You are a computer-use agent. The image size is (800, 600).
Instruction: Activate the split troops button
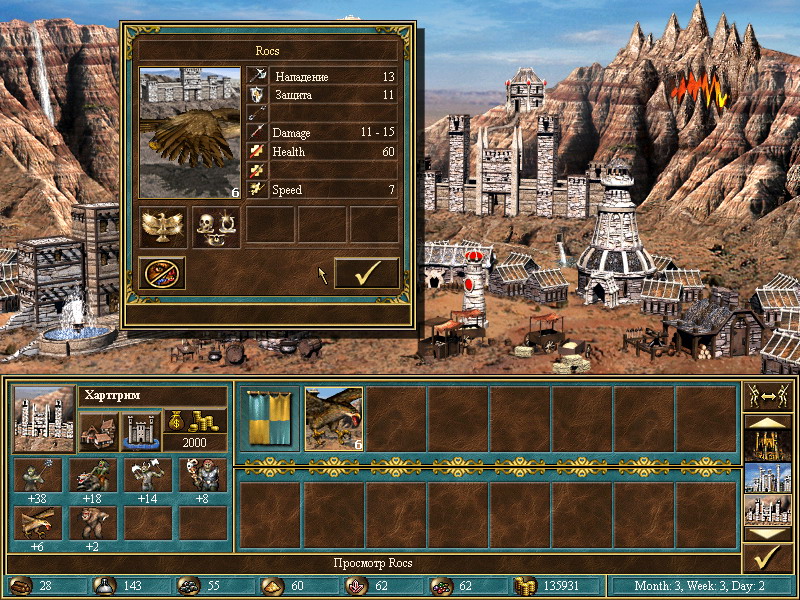click(768, 395)
